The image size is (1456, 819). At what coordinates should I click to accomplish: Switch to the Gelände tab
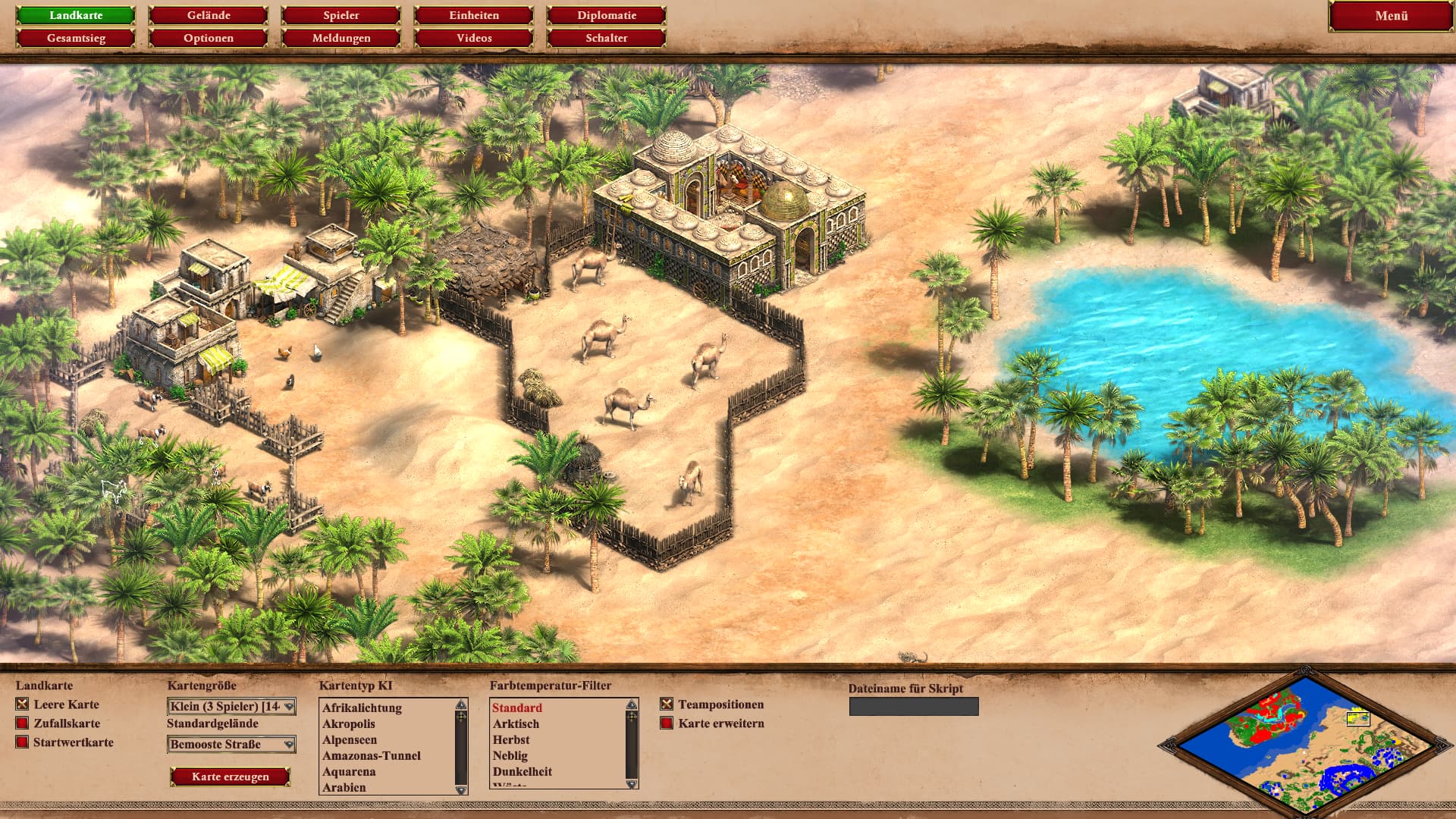coord(209,15)
